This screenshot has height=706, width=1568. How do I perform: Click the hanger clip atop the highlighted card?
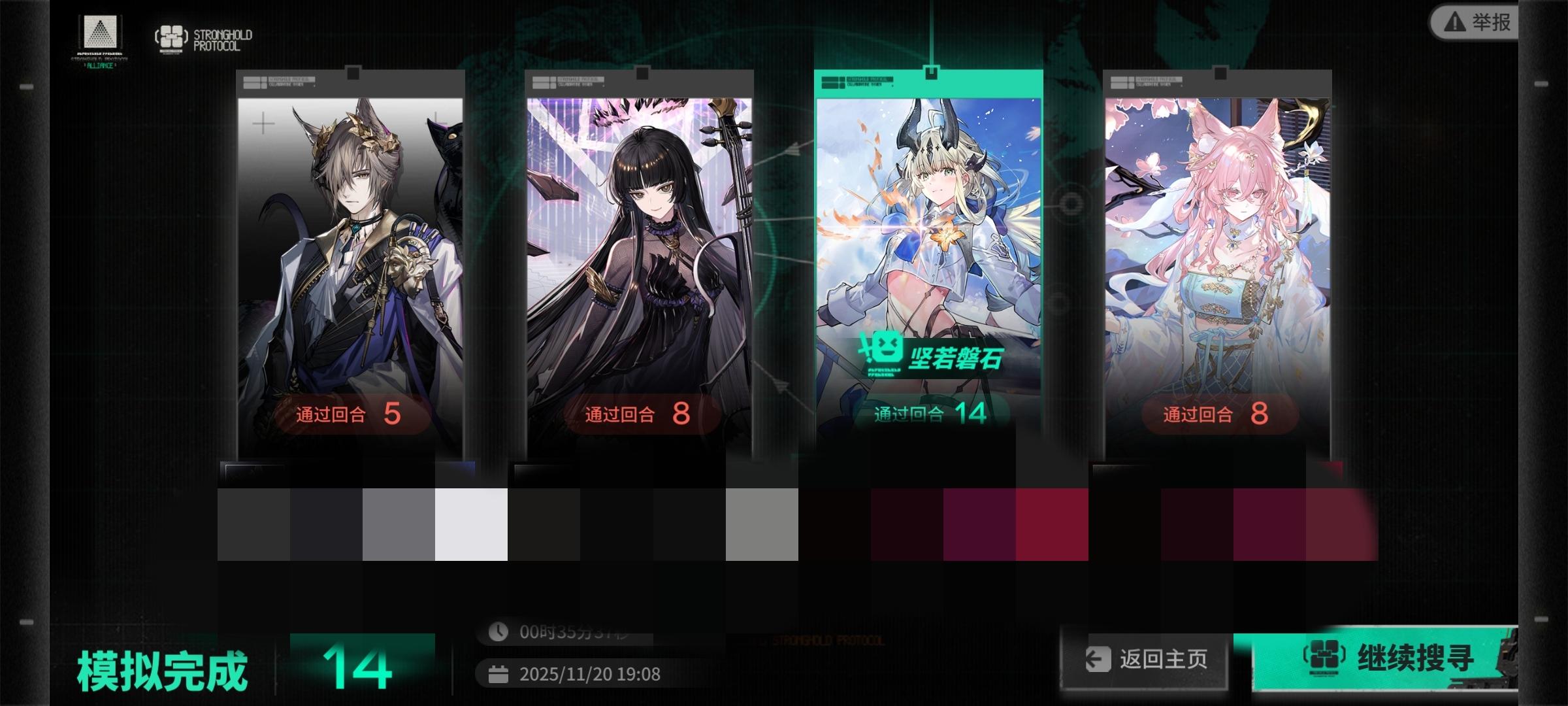click(x=932, y=73)
